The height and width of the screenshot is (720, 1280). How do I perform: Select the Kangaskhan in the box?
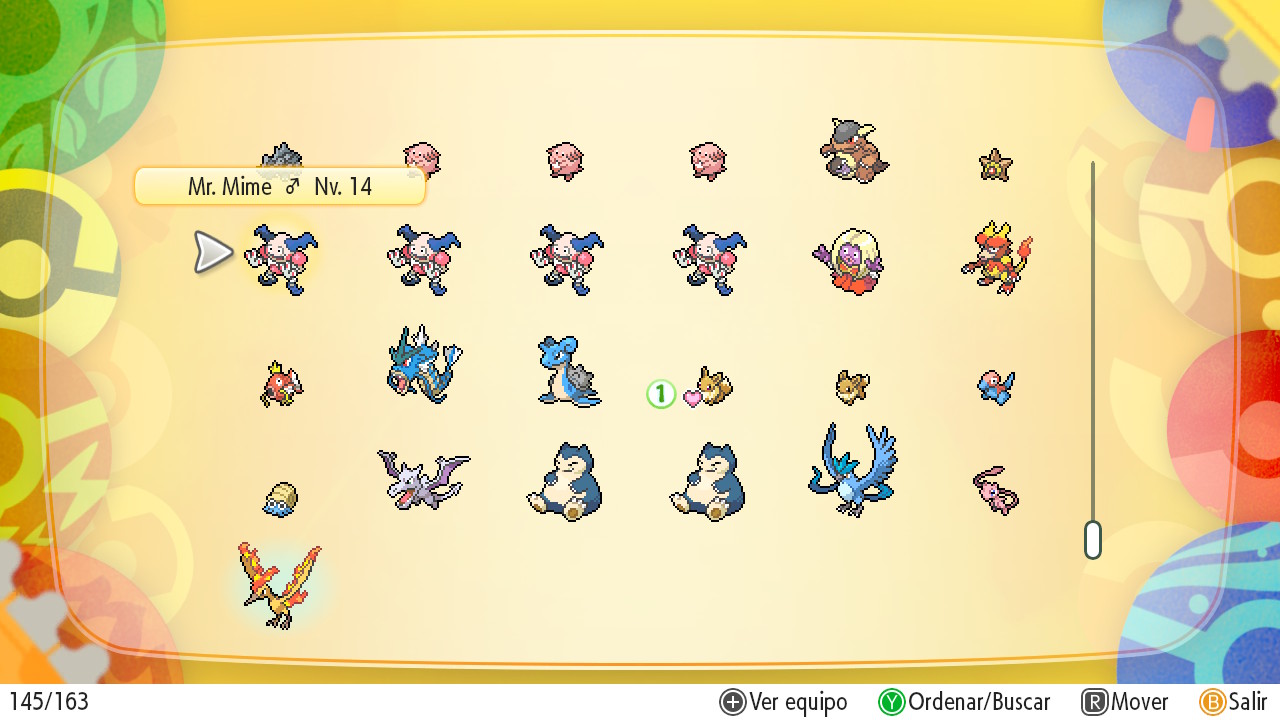click(x=853, y=151)
